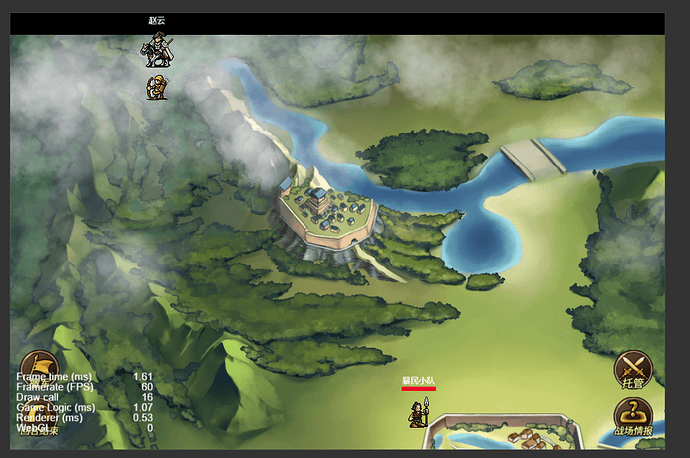The width and height of the screenshot is (690, 458).
Task: Open the 战场情报 battlefield info panel
Action: [x=632, y=416]
